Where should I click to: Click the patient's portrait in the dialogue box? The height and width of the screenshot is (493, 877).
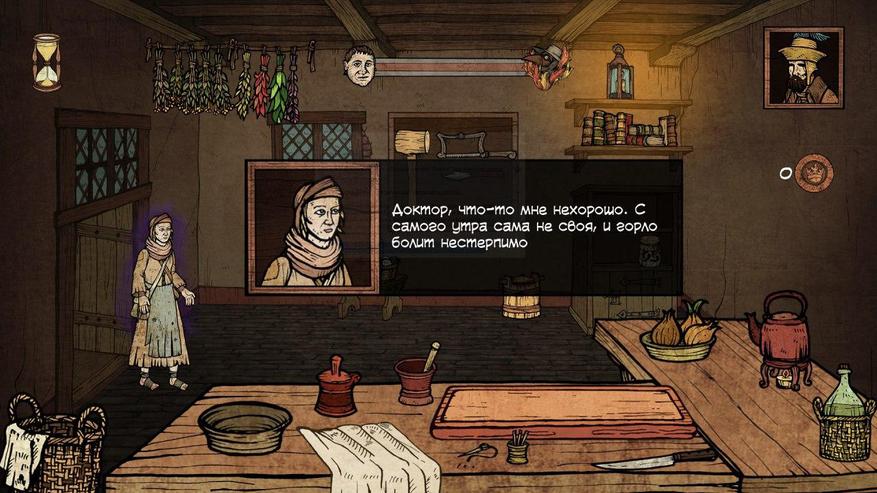[x=313, y=228]
